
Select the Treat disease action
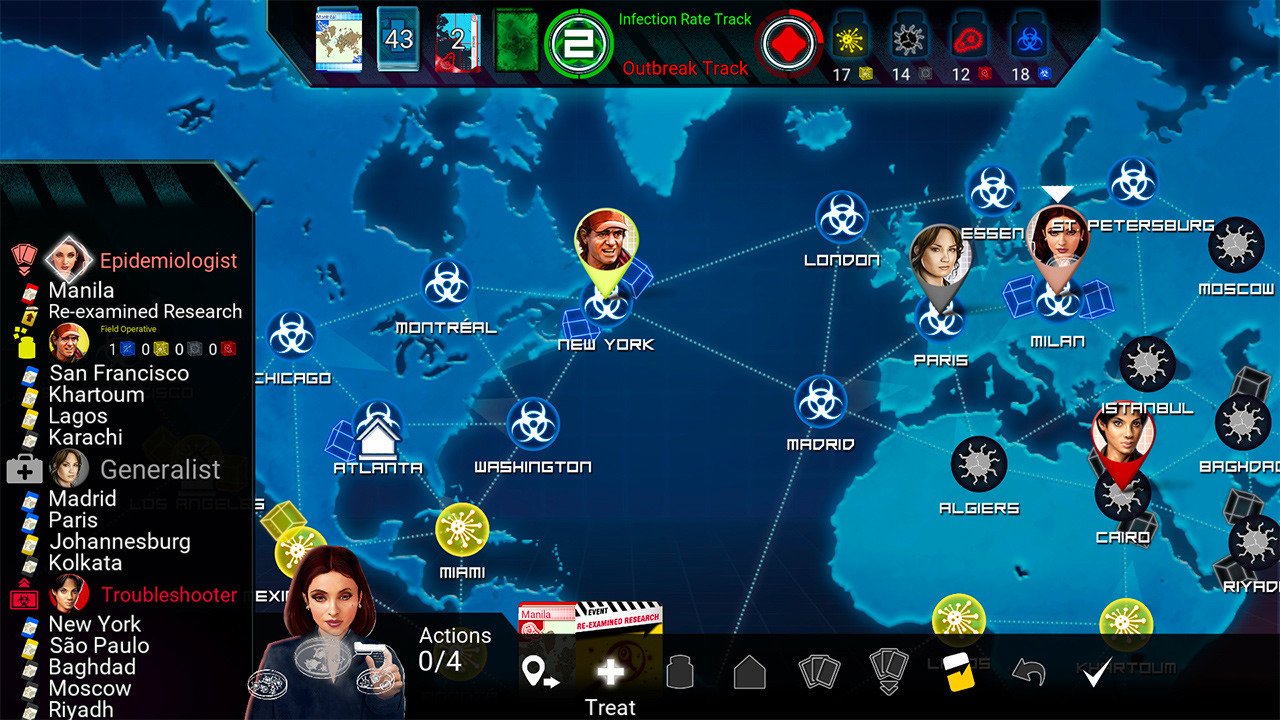611,672
